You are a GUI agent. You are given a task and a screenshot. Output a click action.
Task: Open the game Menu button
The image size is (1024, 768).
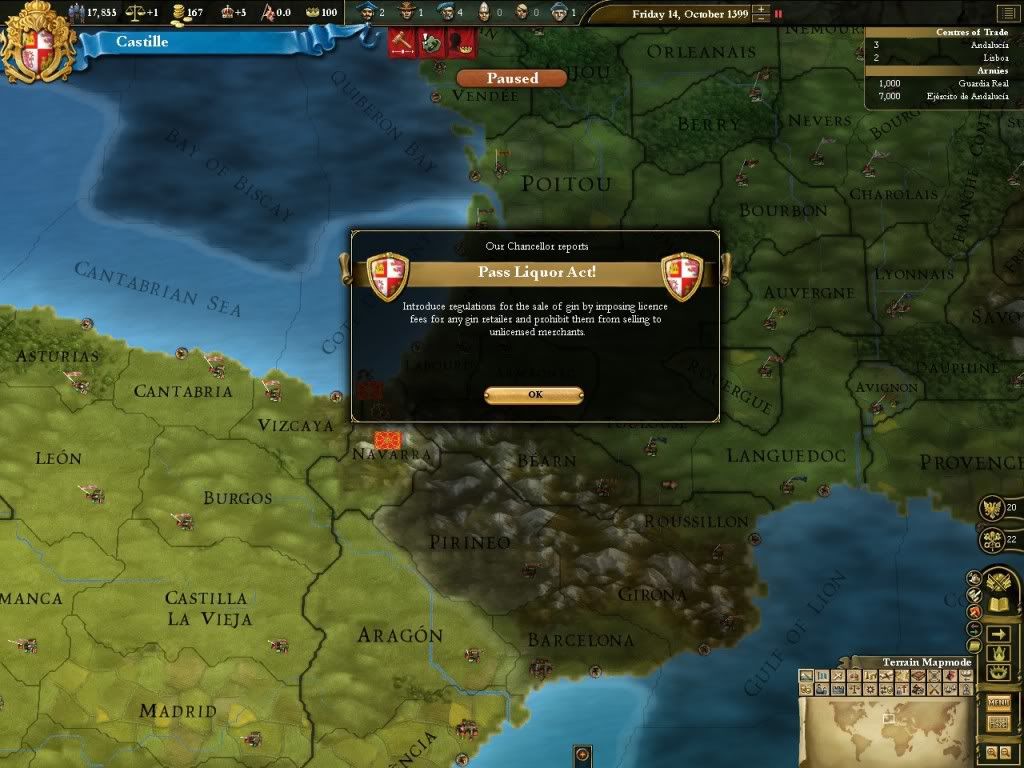[x=998, y=702]
